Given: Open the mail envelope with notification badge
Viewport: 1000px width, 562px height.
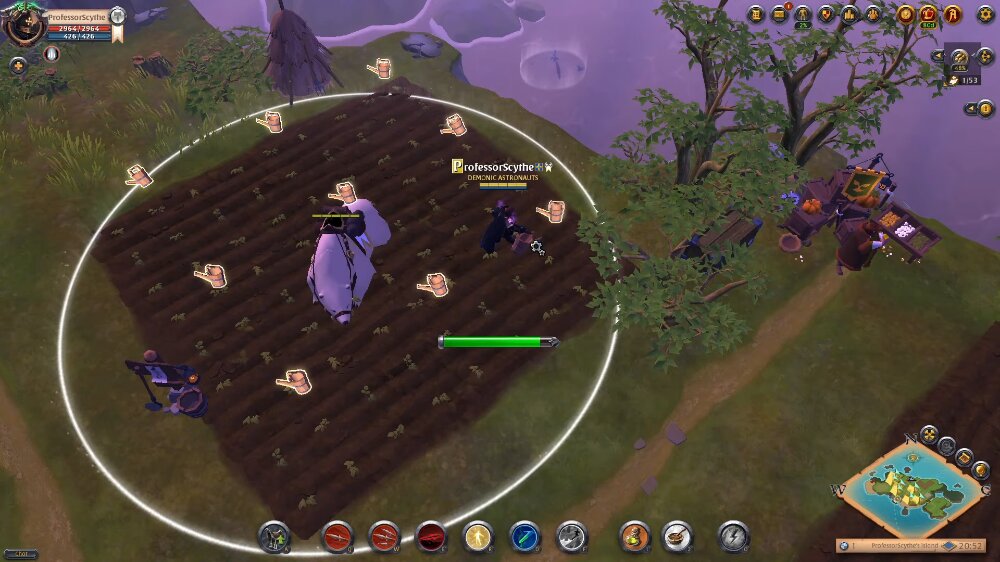Looking at the screenshot, I should coord(779,14).
